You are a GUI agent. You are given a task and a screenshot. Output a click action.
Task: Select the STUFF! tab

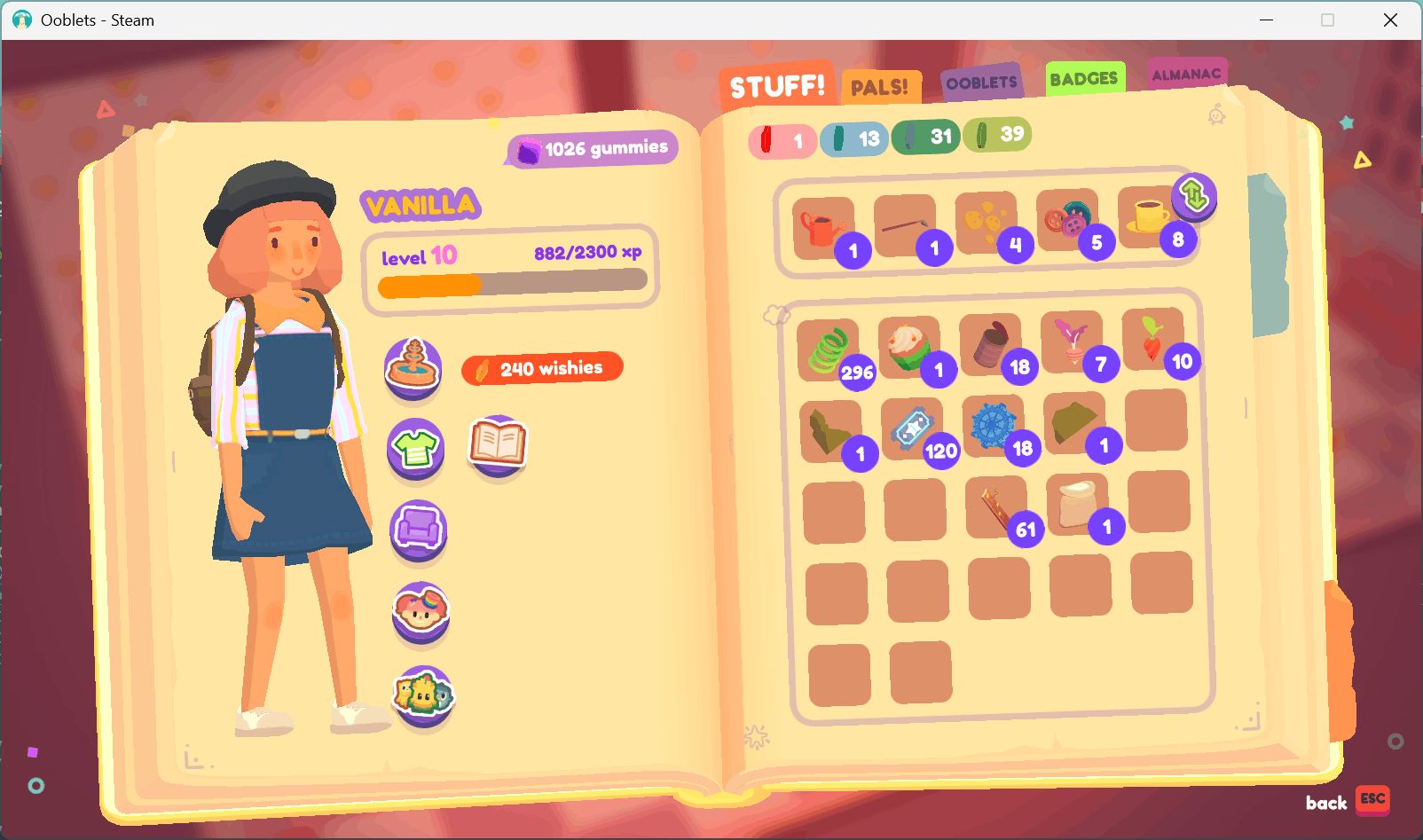pyautogui.click(x=777, y=86)
